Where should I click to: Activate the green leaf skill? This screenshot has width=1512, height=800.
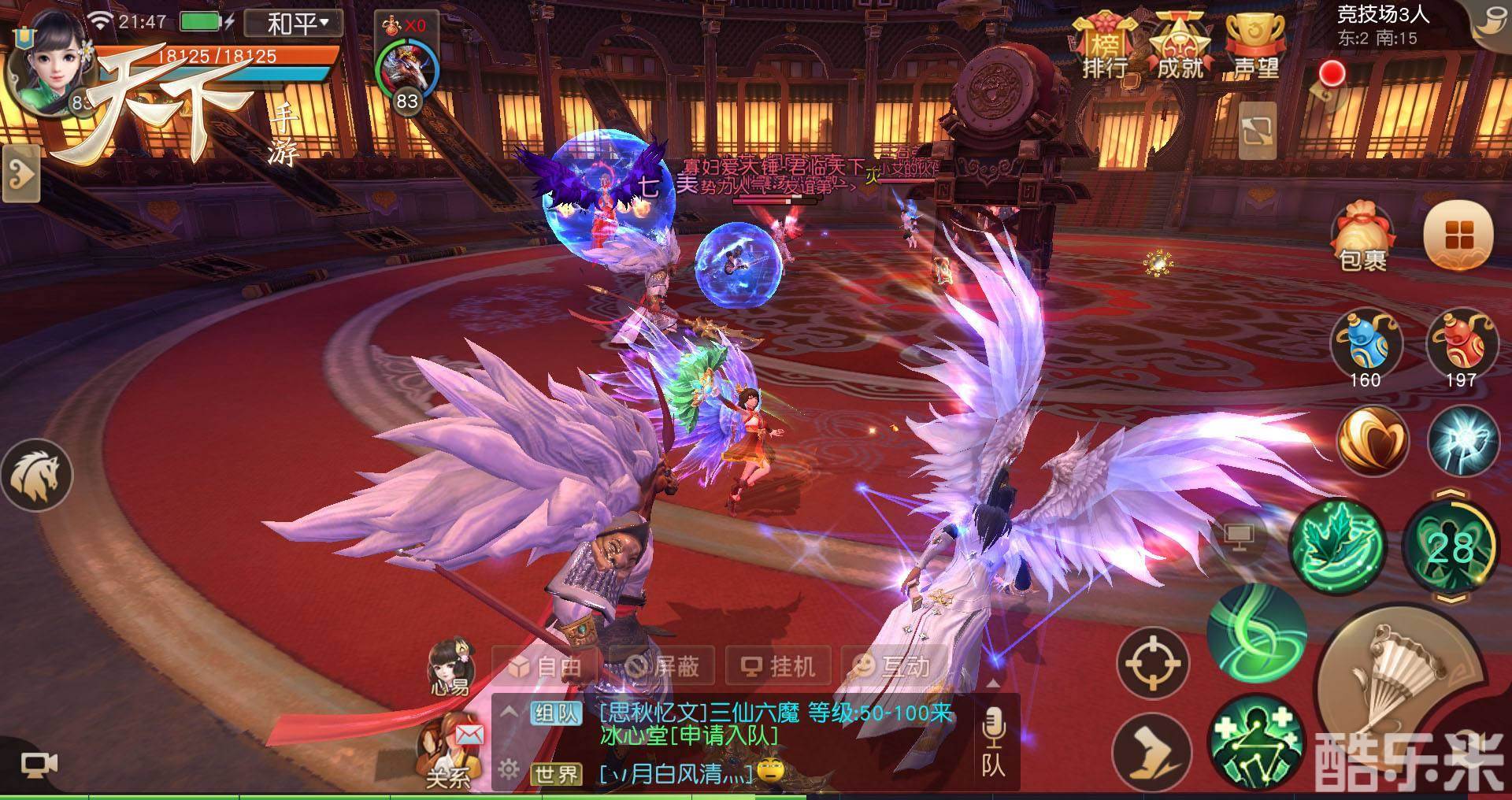tap(1336, 543)
